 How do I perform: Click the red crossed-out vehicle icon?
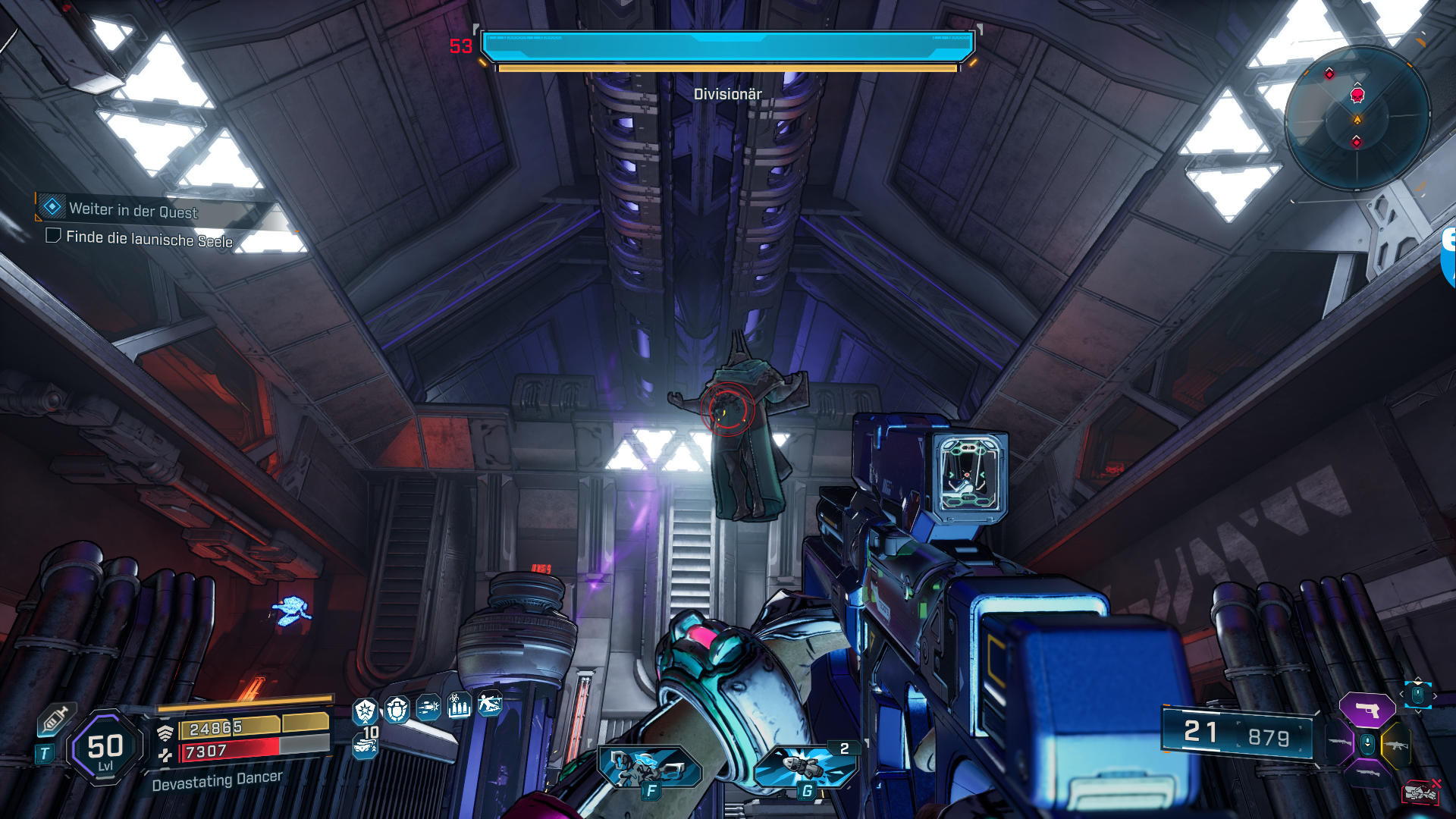click(x=1420, y=792)
